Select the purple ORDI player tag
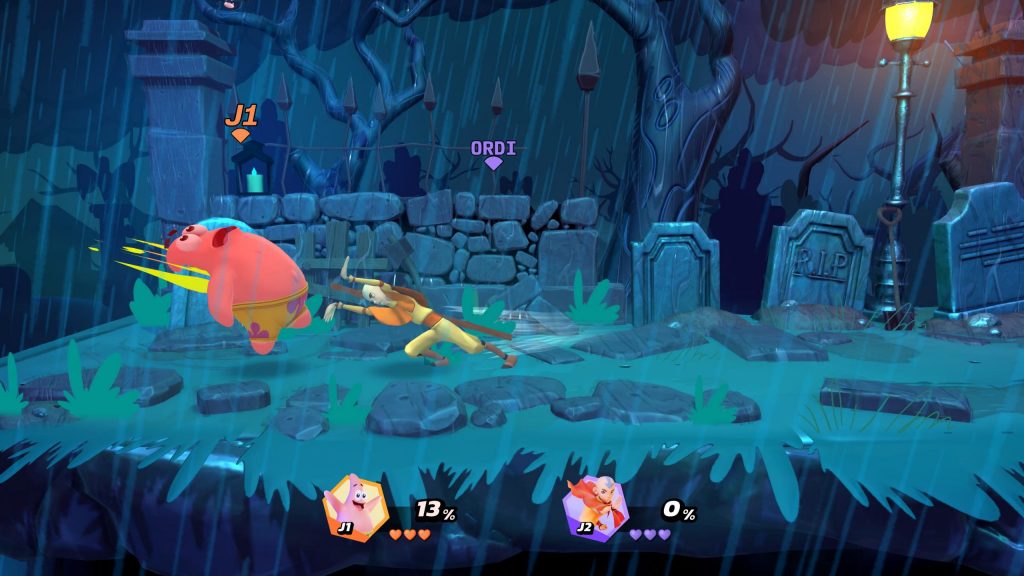The width and height of the screenshot is (1024, 576). [x=493, y=150]
